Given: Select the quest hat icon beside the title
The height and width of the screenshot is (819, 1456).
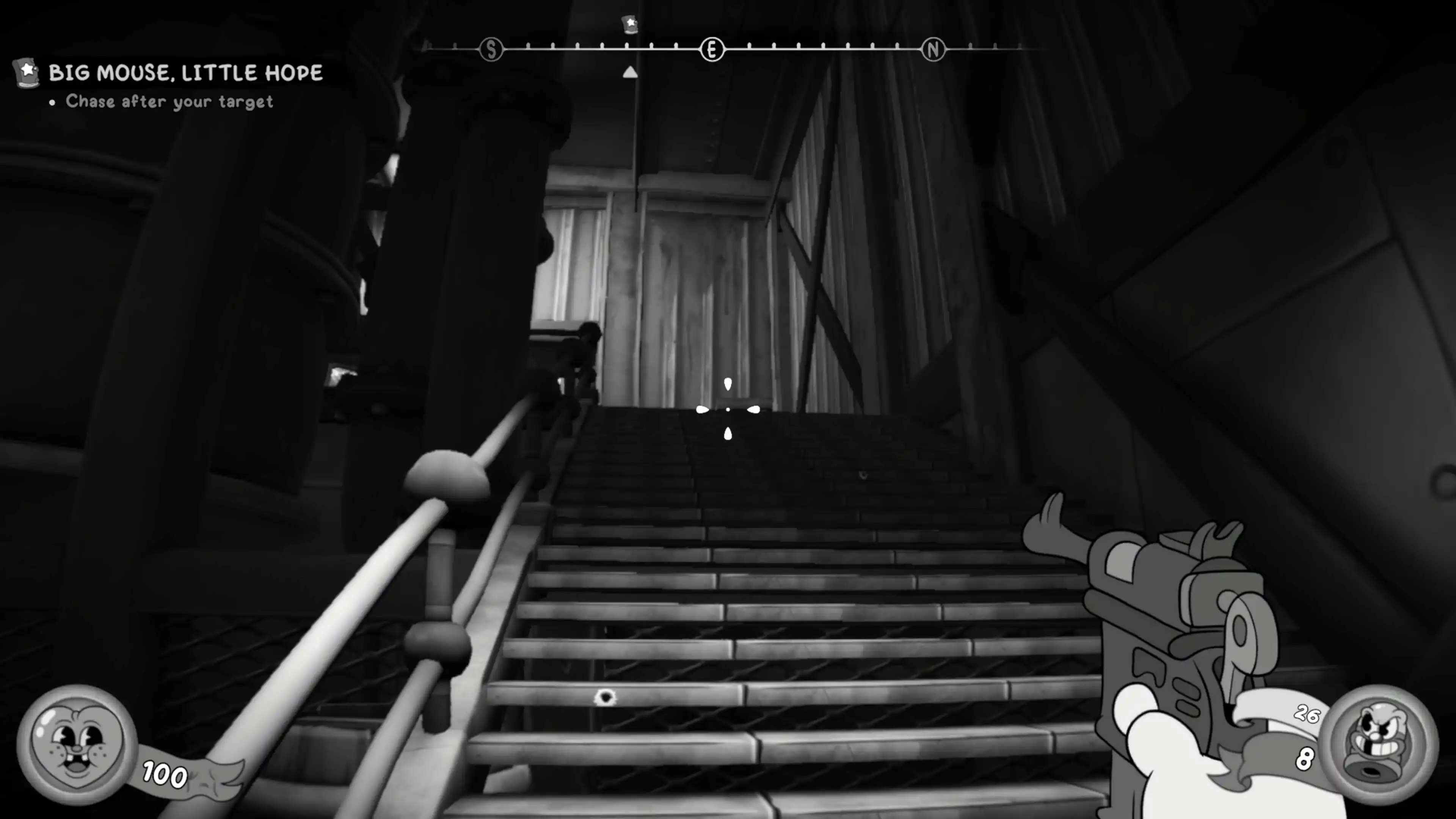Looking at the screenshot, I should point(27,73).
